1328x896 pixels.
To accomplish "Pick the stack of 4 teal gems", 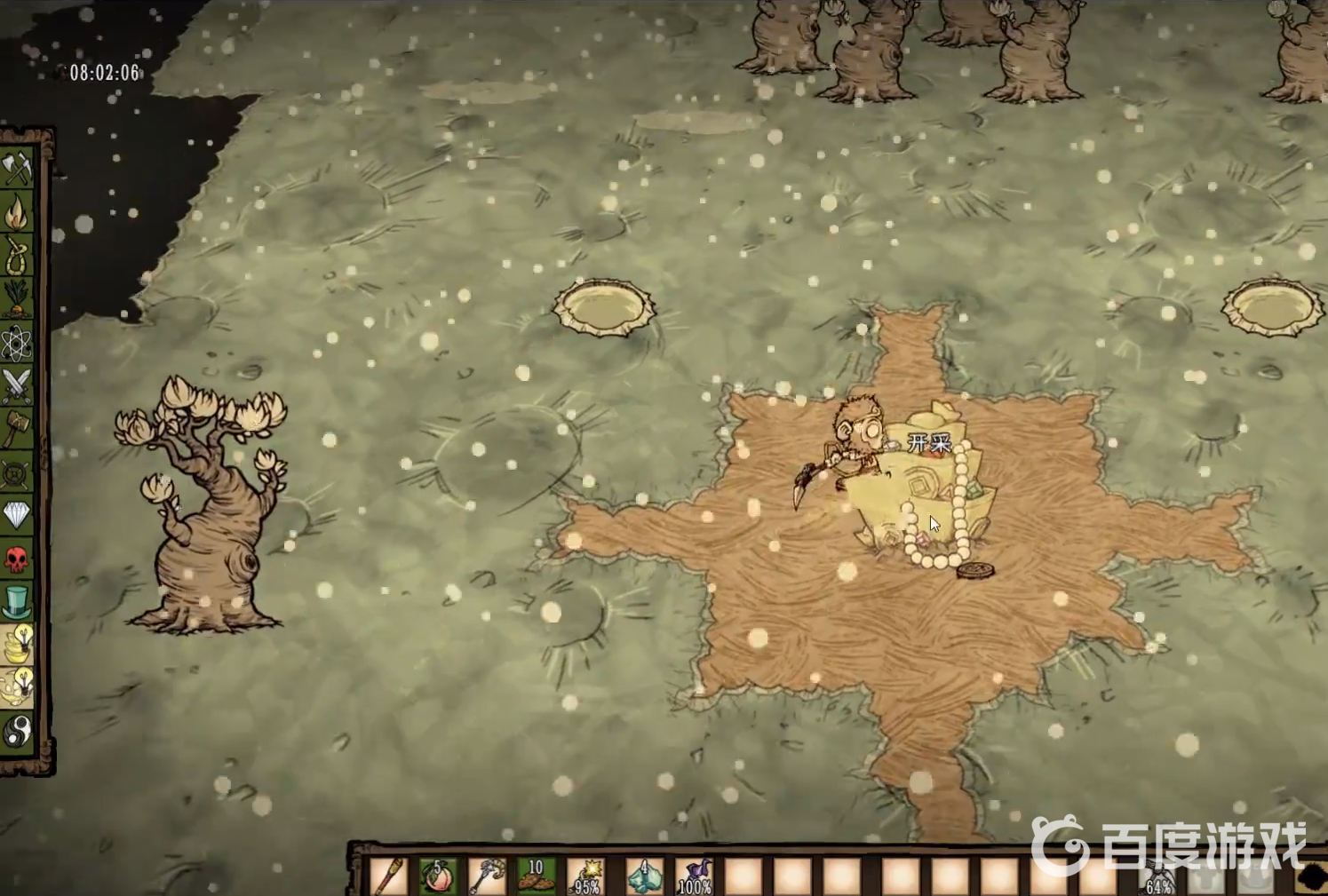I will [644, 876].
